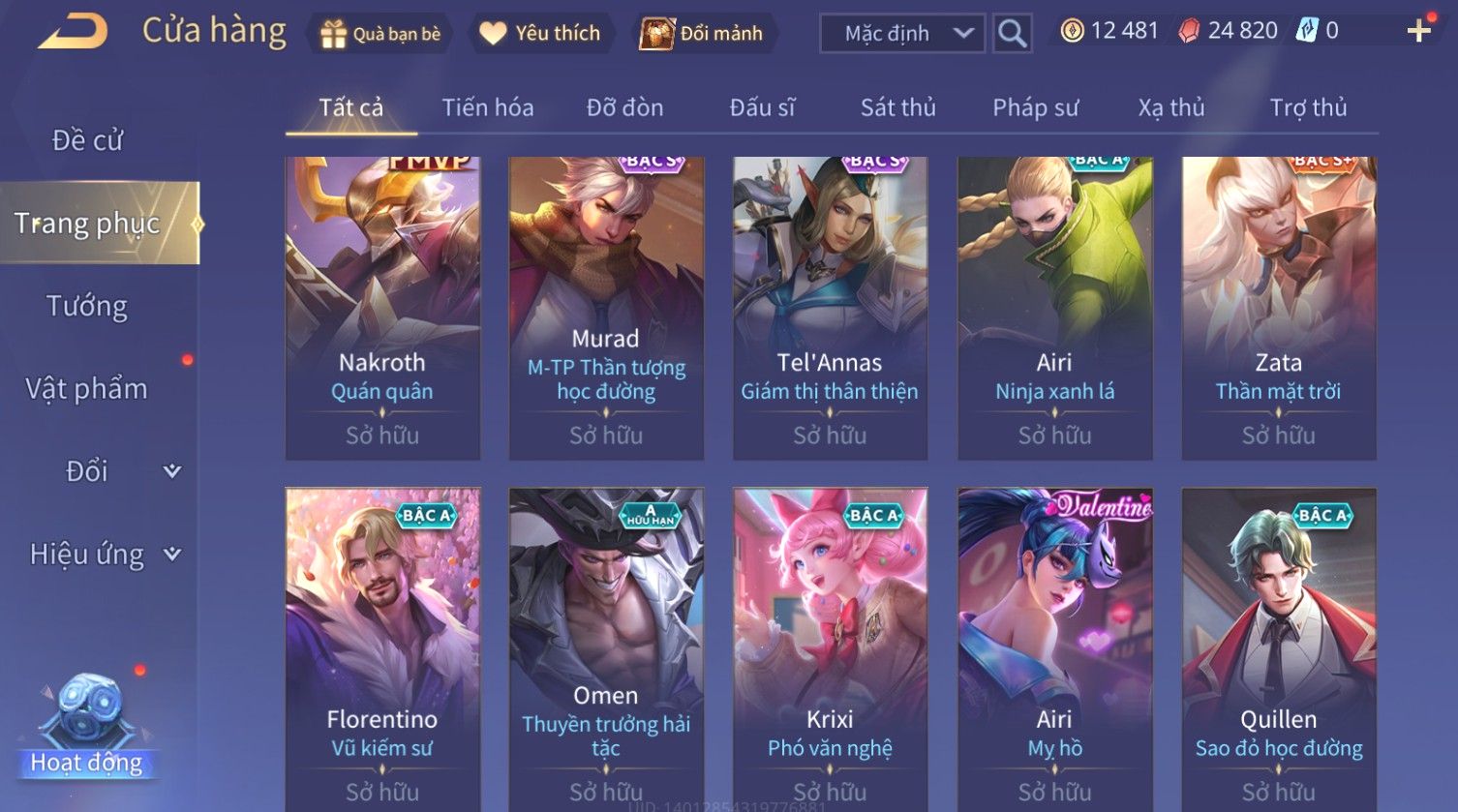Switch to the Đỡ đòn tab
Viewport: 1458px width, 812px height.
pos(624,107)
